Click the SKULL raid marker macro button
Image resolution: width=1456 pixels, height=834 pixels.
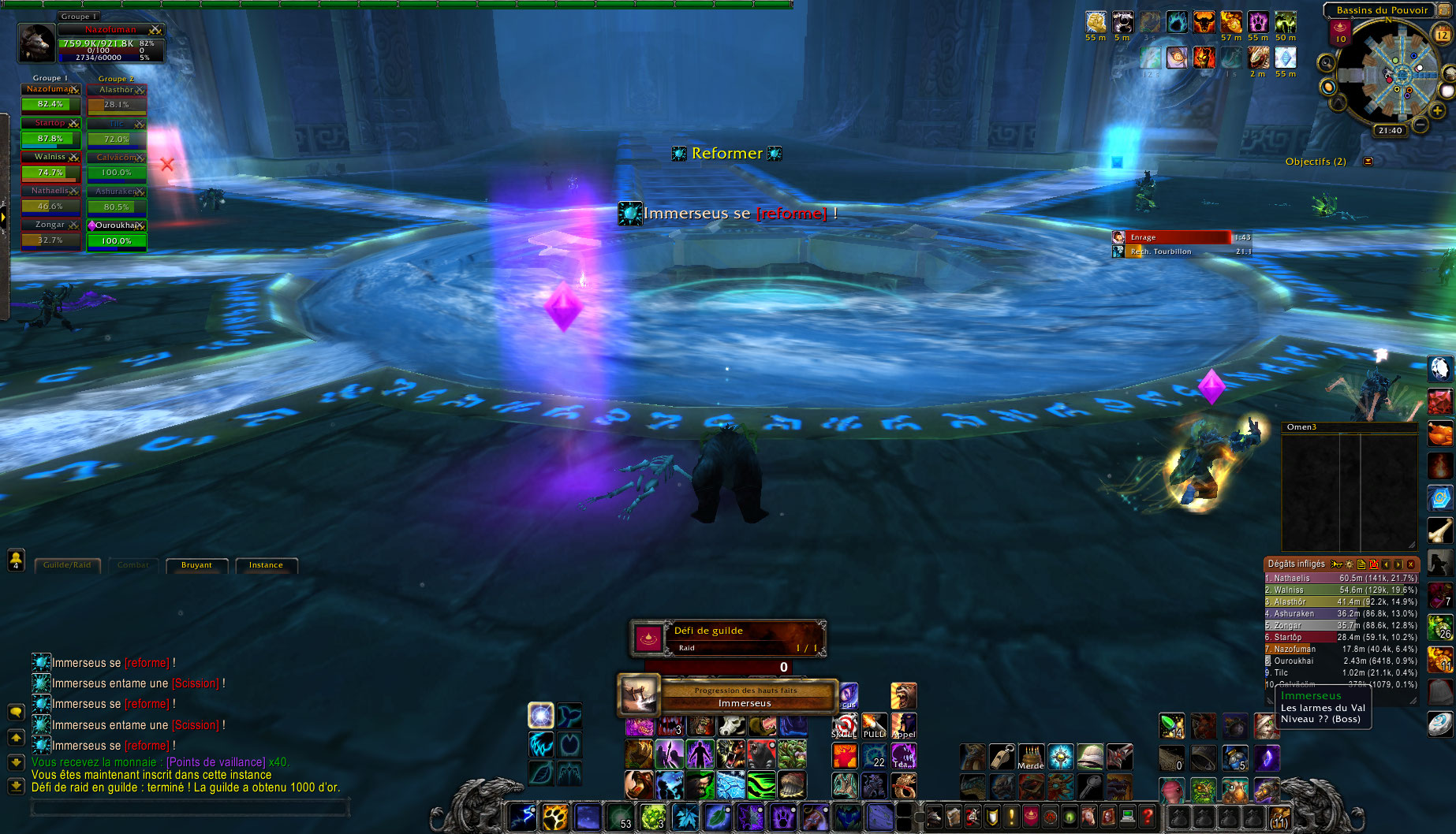(x=845, y=726)
